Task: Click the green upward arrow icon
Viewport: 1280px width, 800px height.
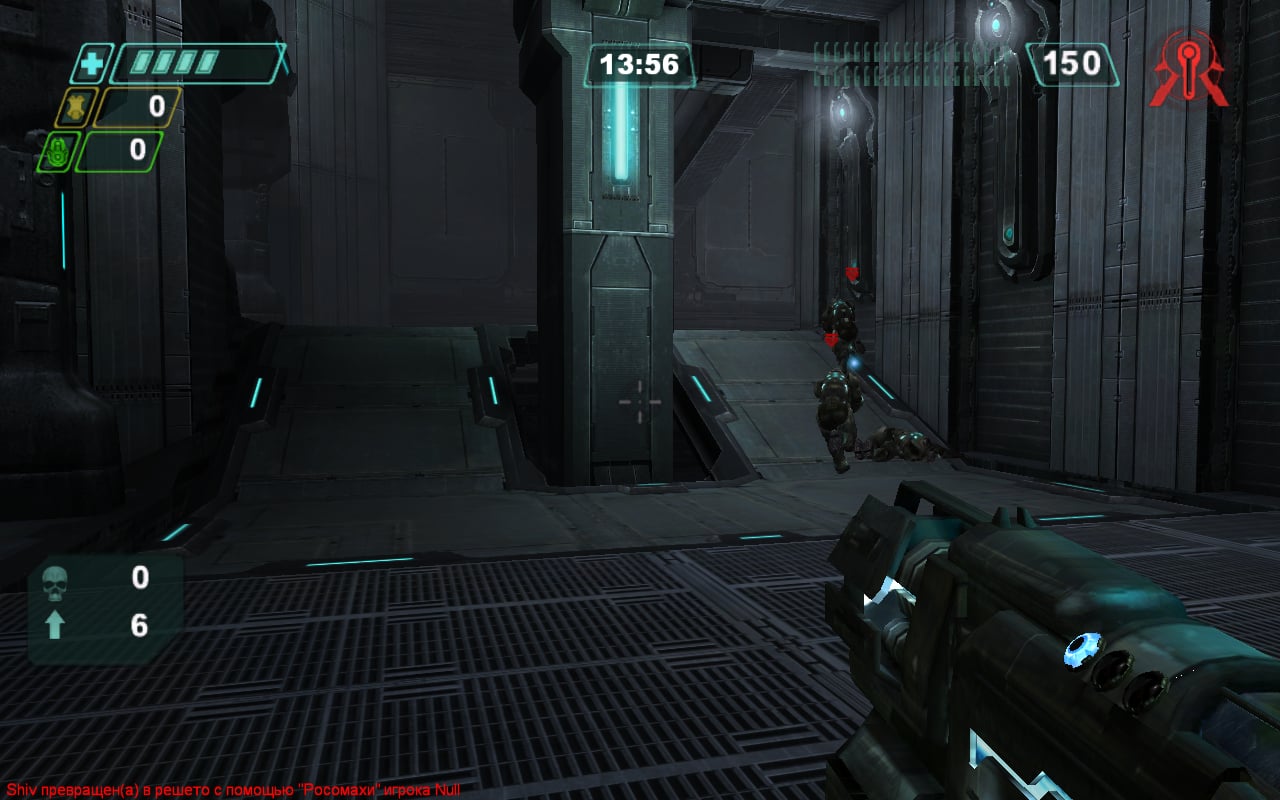Action: click(x=55, y=626)
